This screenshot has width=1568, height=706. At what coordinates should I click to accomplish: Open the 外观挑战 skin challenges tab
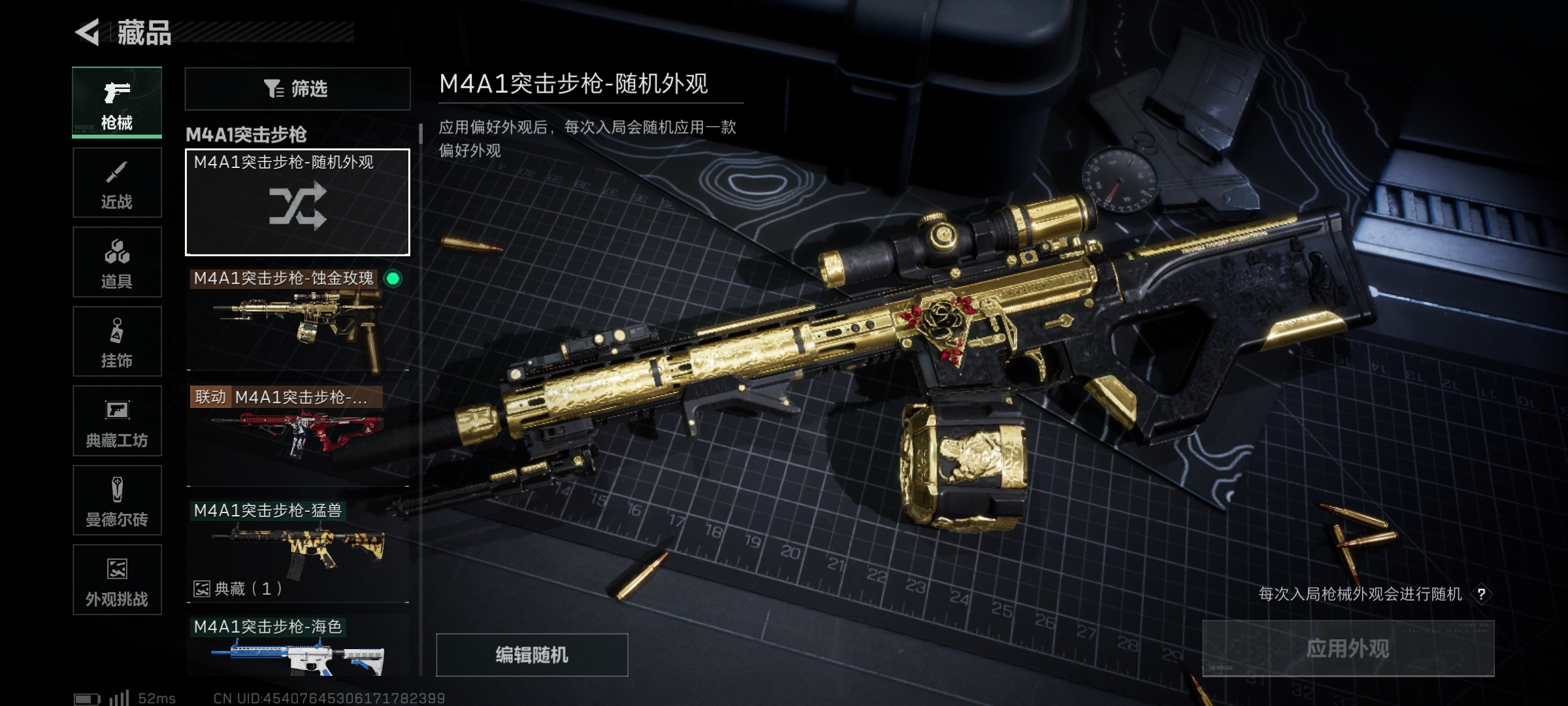click(117, 580)
